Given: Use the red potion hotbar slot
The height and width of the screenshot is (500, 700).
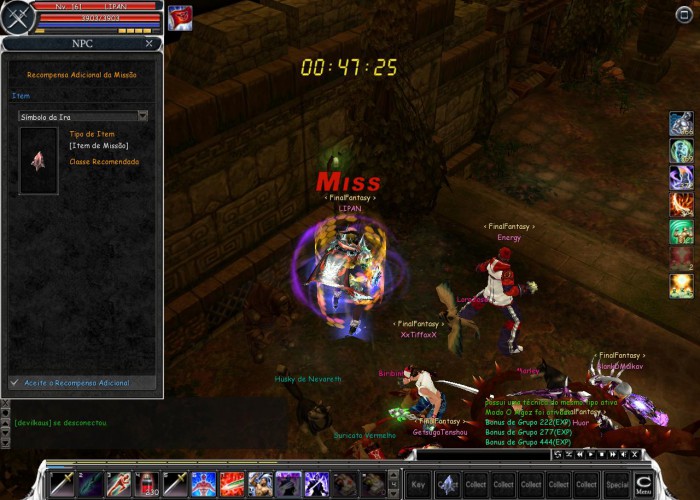Looking at the screenshot, I should tap(147, 484).
